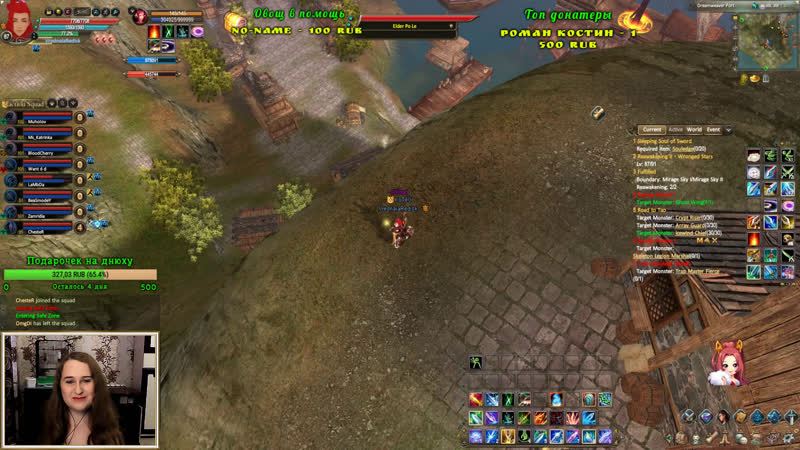Viewport: 800px width, 450px height.
Task: Open the Active quest tab
Action: point(675,130)
